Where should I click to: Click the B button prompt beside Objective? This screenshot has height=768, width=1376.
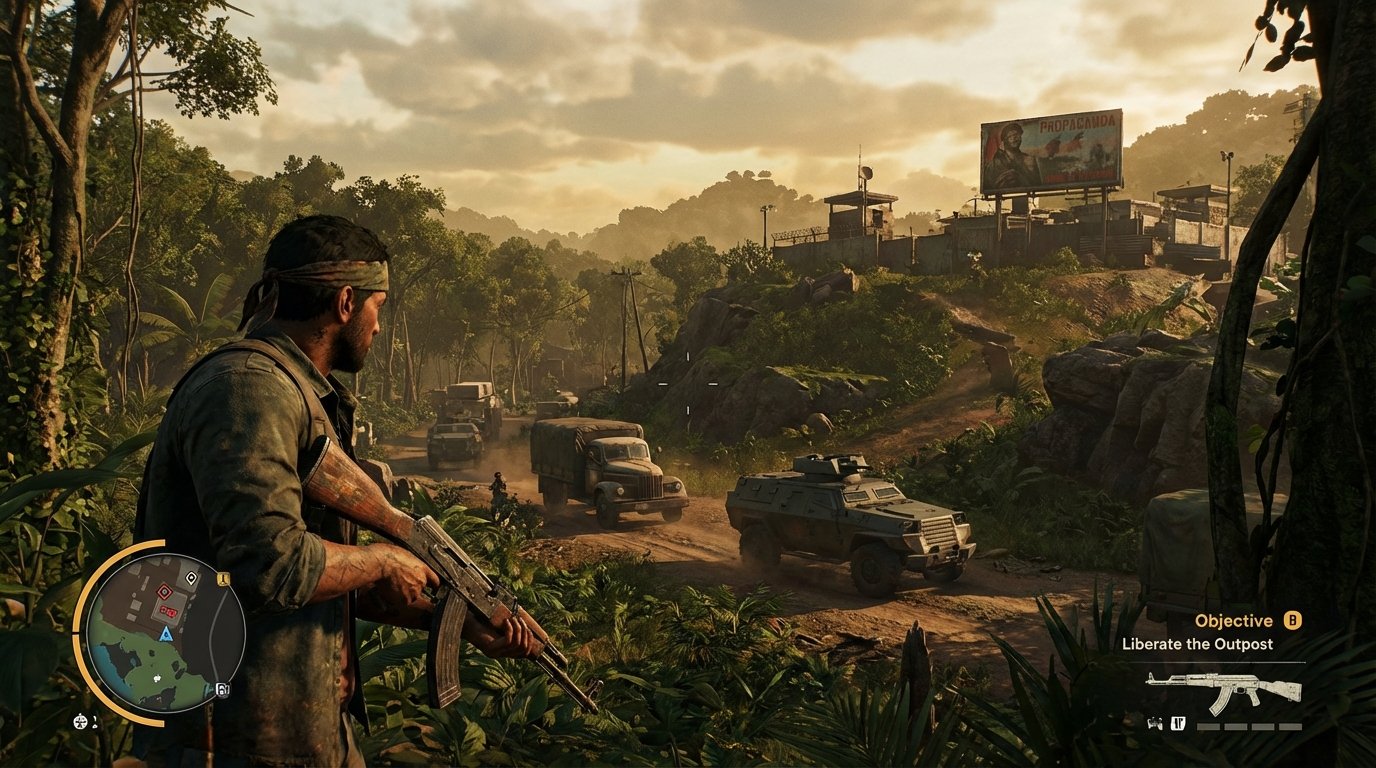click(x=1292, y=620)
